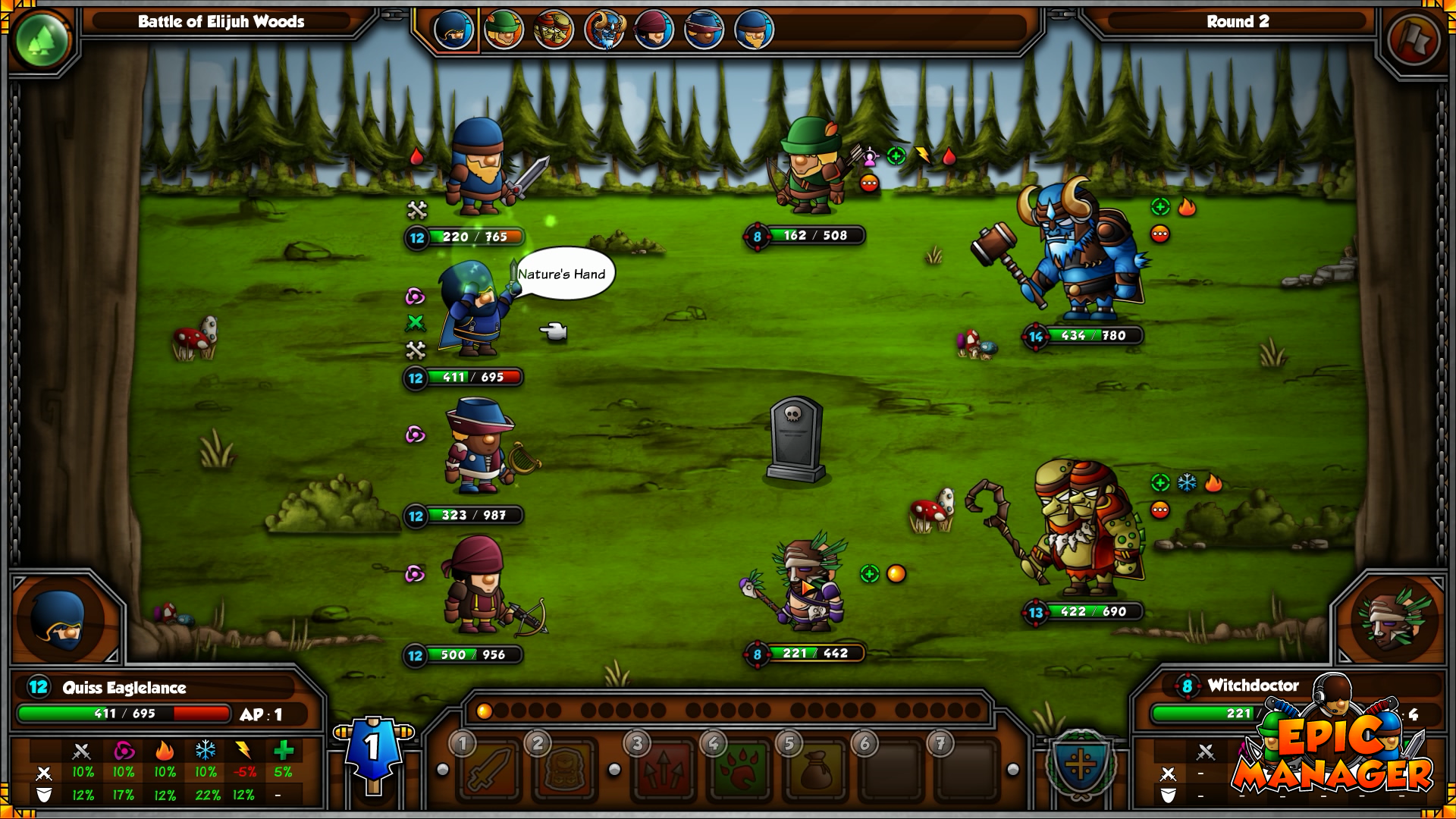This screenshot has width=1456, height=819.
Task: Activate the armor ability in slot 2
Action: [x=565, y=770]
